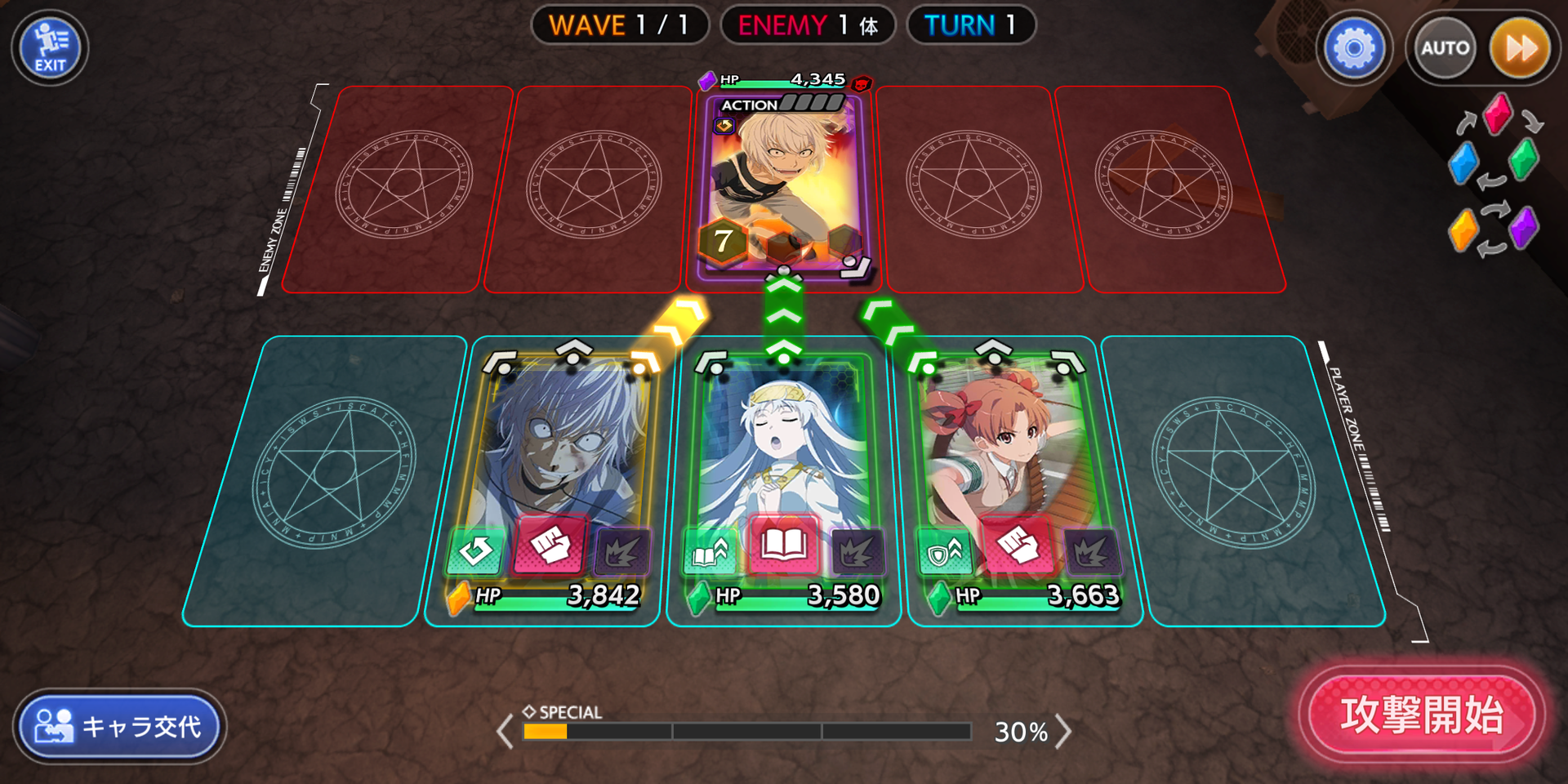Image resolution: width=1568 pixels, height=784 pixels.
Task: Show the previous special gauge with left arrow
Action: (506, 731)
